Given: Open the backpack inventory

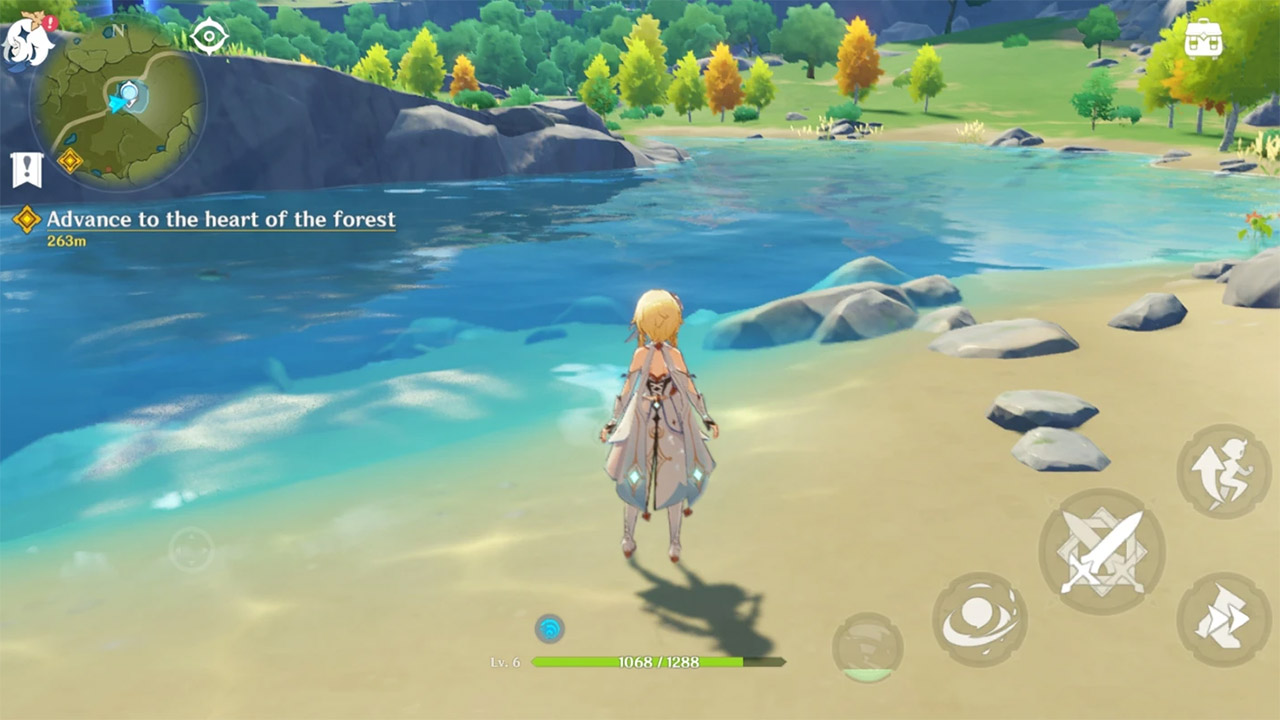Looking at the screenshot, I should [x=1204, y=40].
